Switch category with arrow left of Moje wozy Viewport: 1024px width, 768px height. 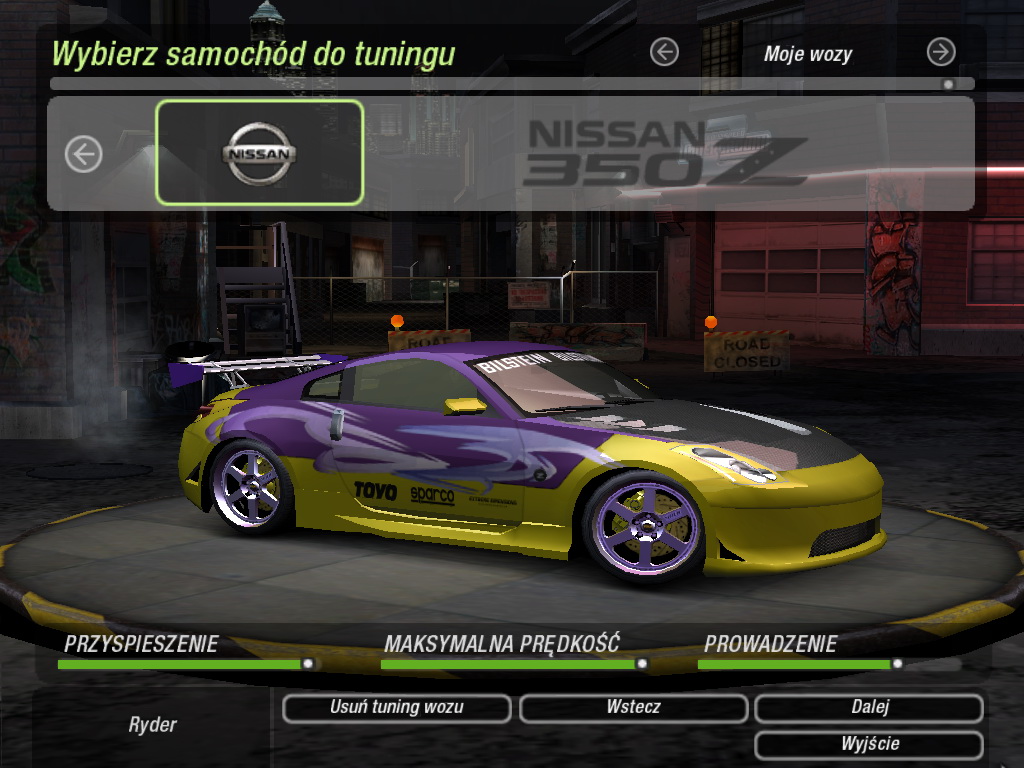pos(664,52)
